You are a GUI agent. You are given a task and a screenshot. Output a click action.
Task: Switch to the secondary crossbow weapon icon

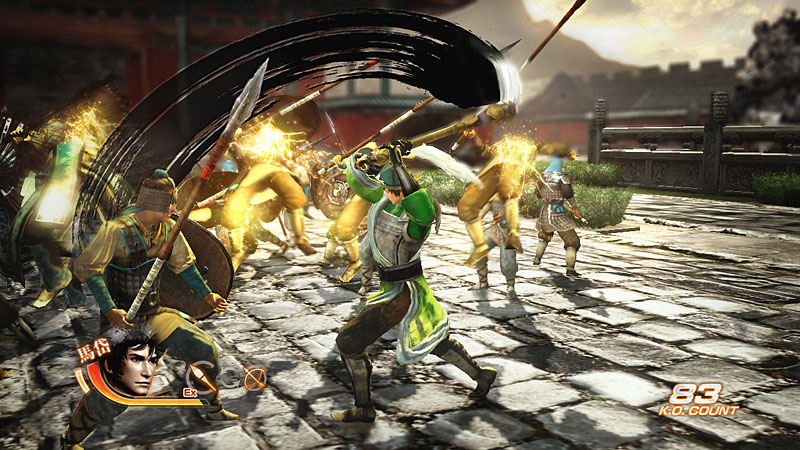click(x=254, y=379)
